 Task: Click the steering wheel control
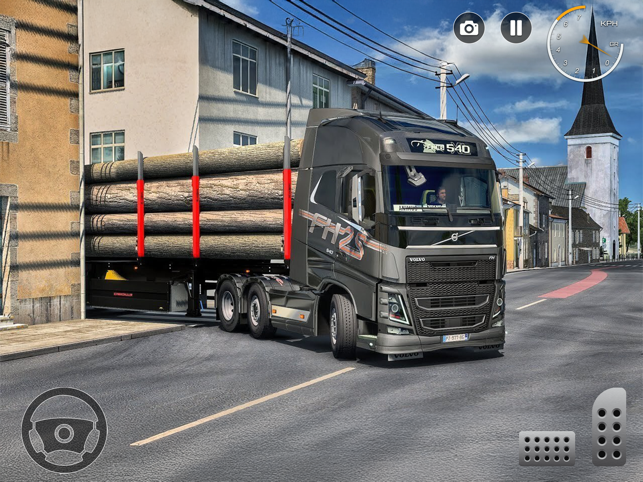click(64, 430)
